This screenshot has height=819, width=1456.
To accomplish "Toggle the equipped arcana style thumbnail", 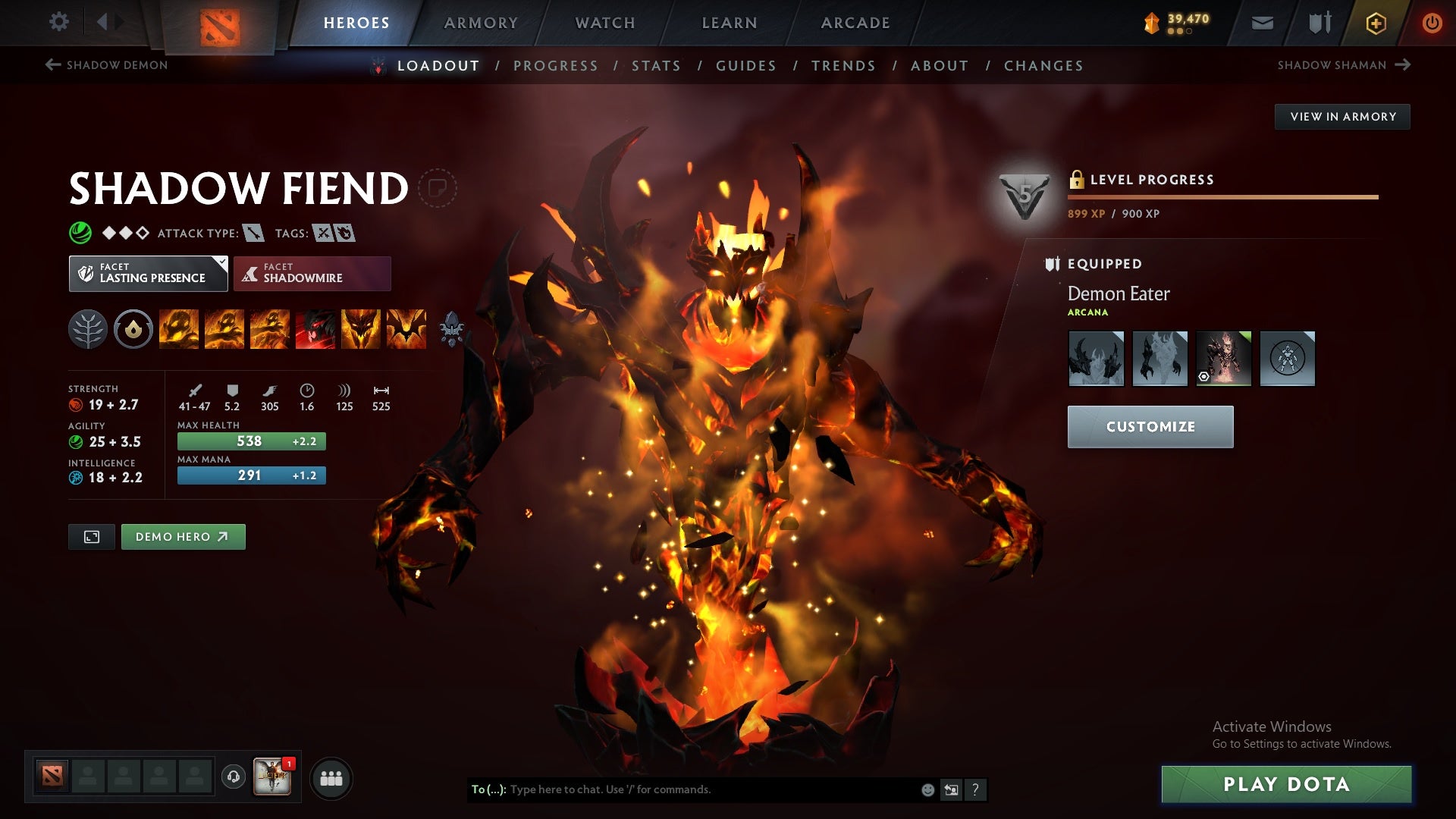I will click(1224, 357).
